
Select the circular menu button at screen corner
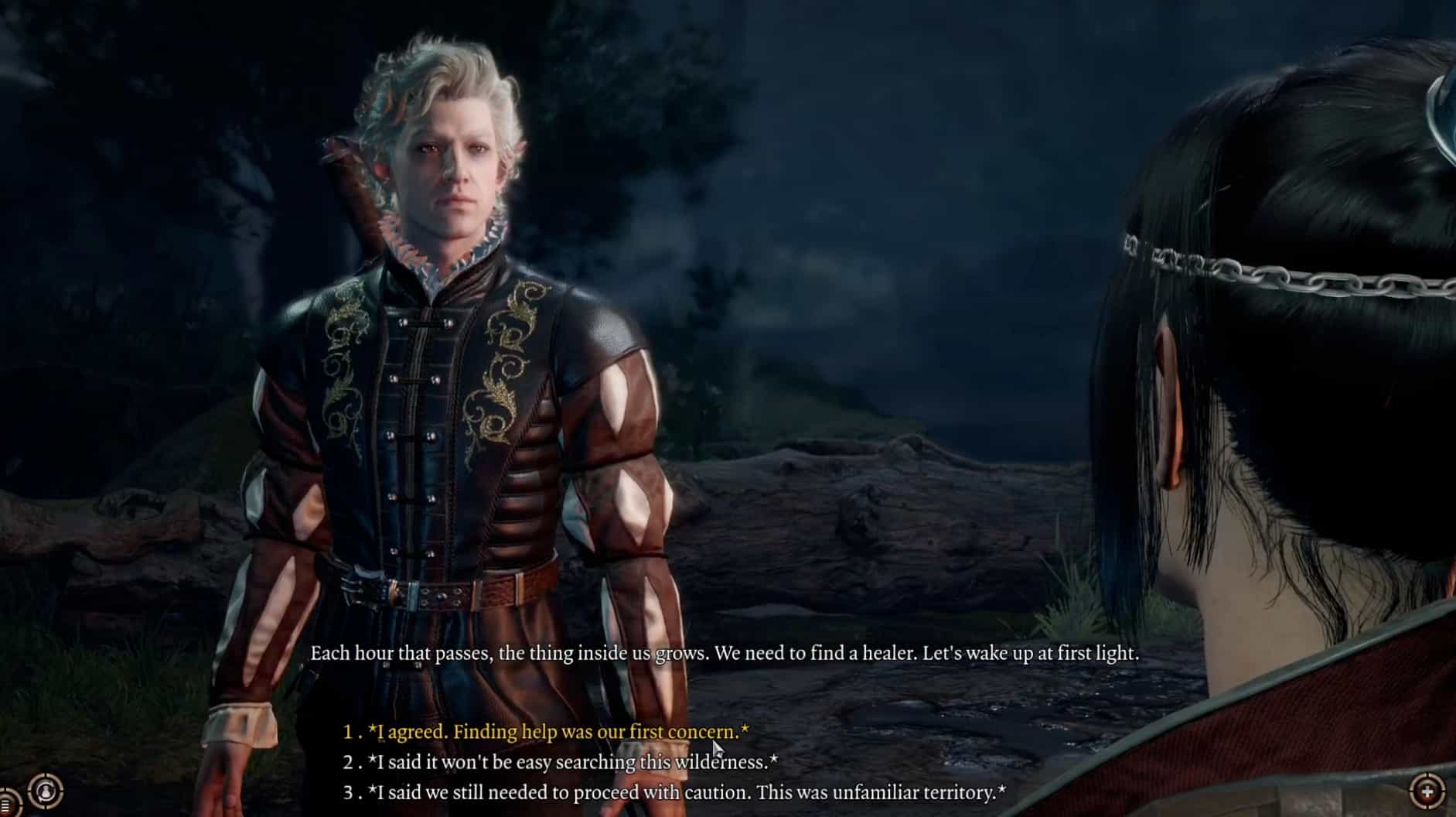pos(5,805)
